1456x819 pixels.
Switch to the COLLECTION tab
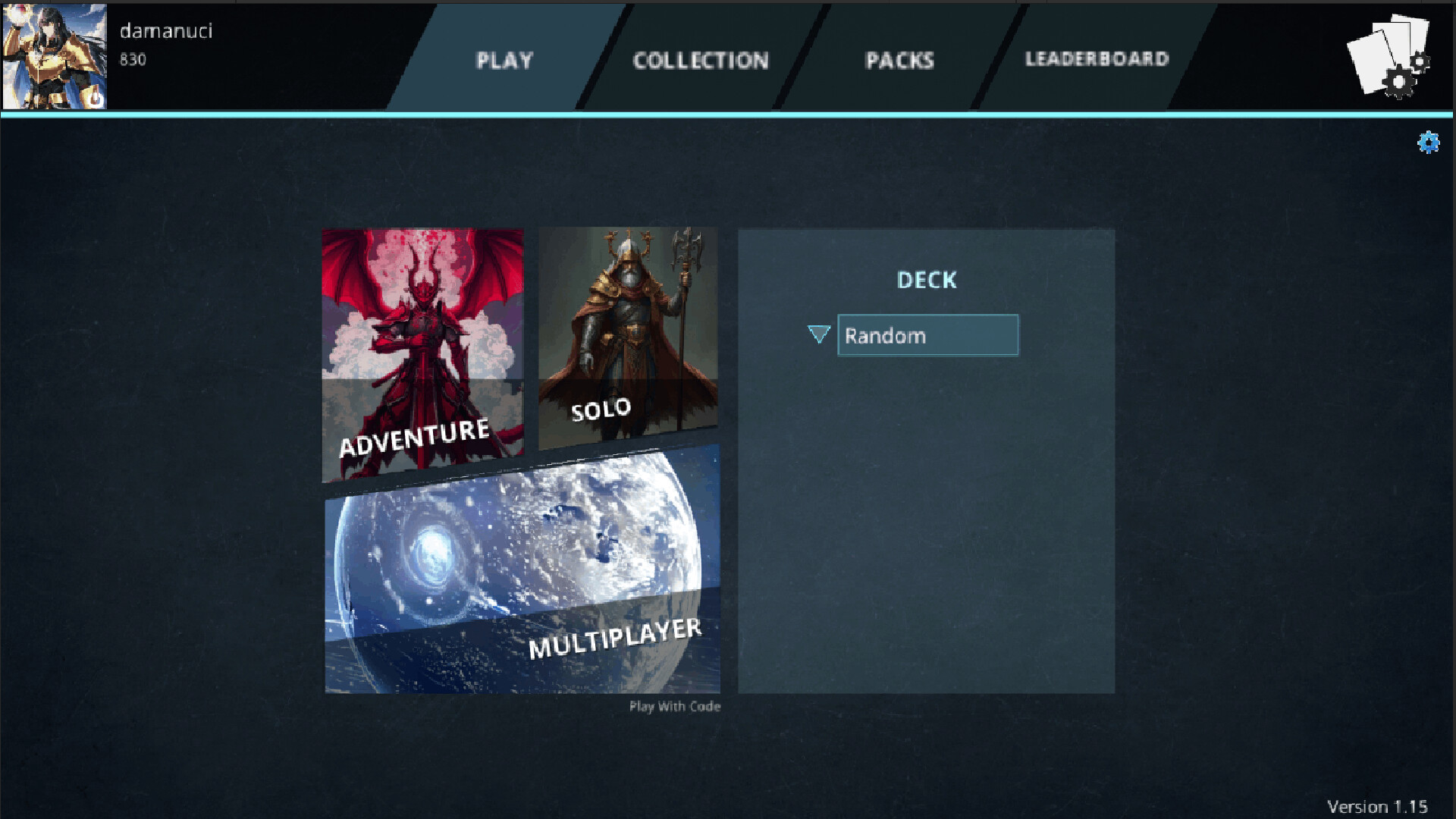(701, 61)
